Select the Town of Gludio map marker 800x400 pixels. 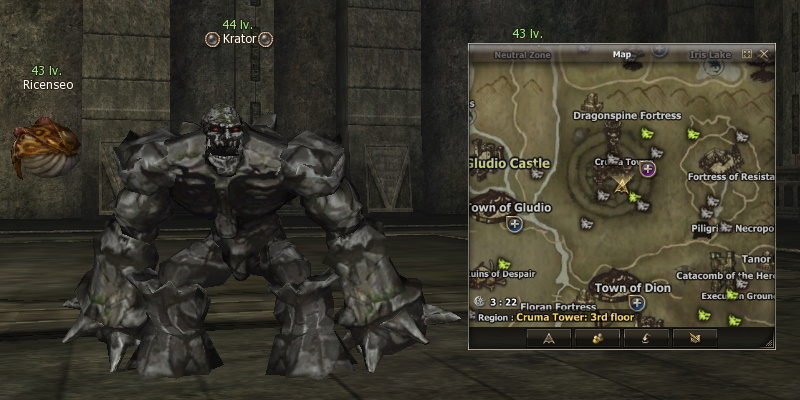pos(515,225)
